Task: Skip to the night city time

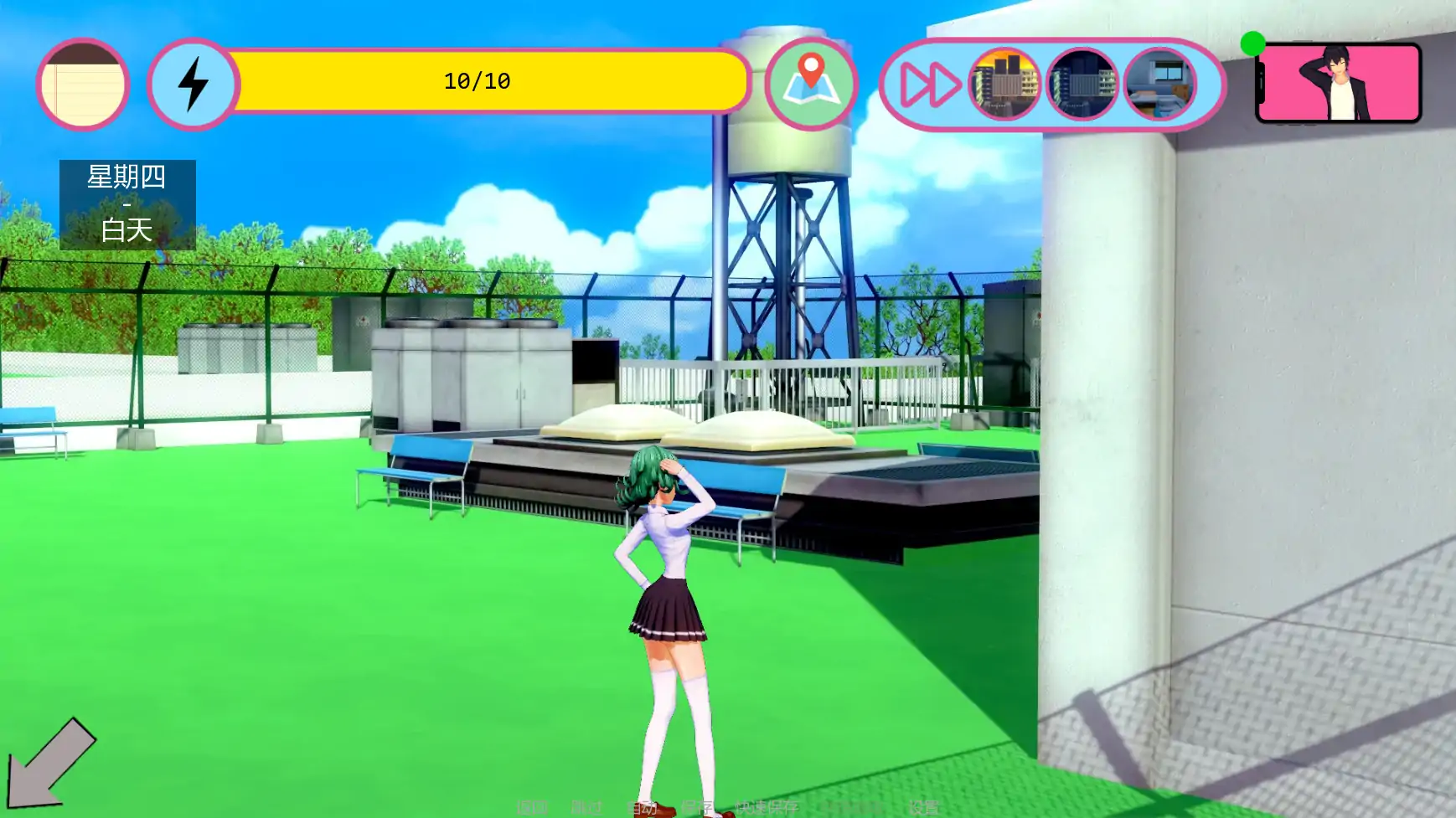Action: pos(1082,85)
